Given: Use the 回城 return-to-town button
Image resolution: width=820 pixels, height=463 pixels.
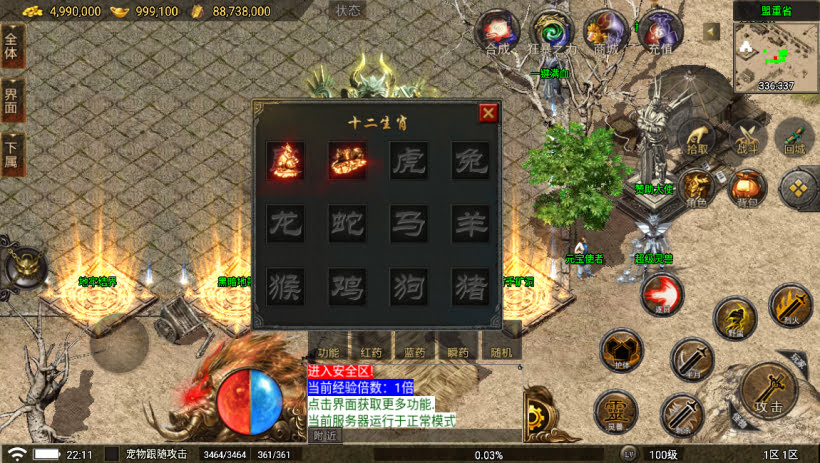Looking at the screenshot, I should [x=794, y=138].
